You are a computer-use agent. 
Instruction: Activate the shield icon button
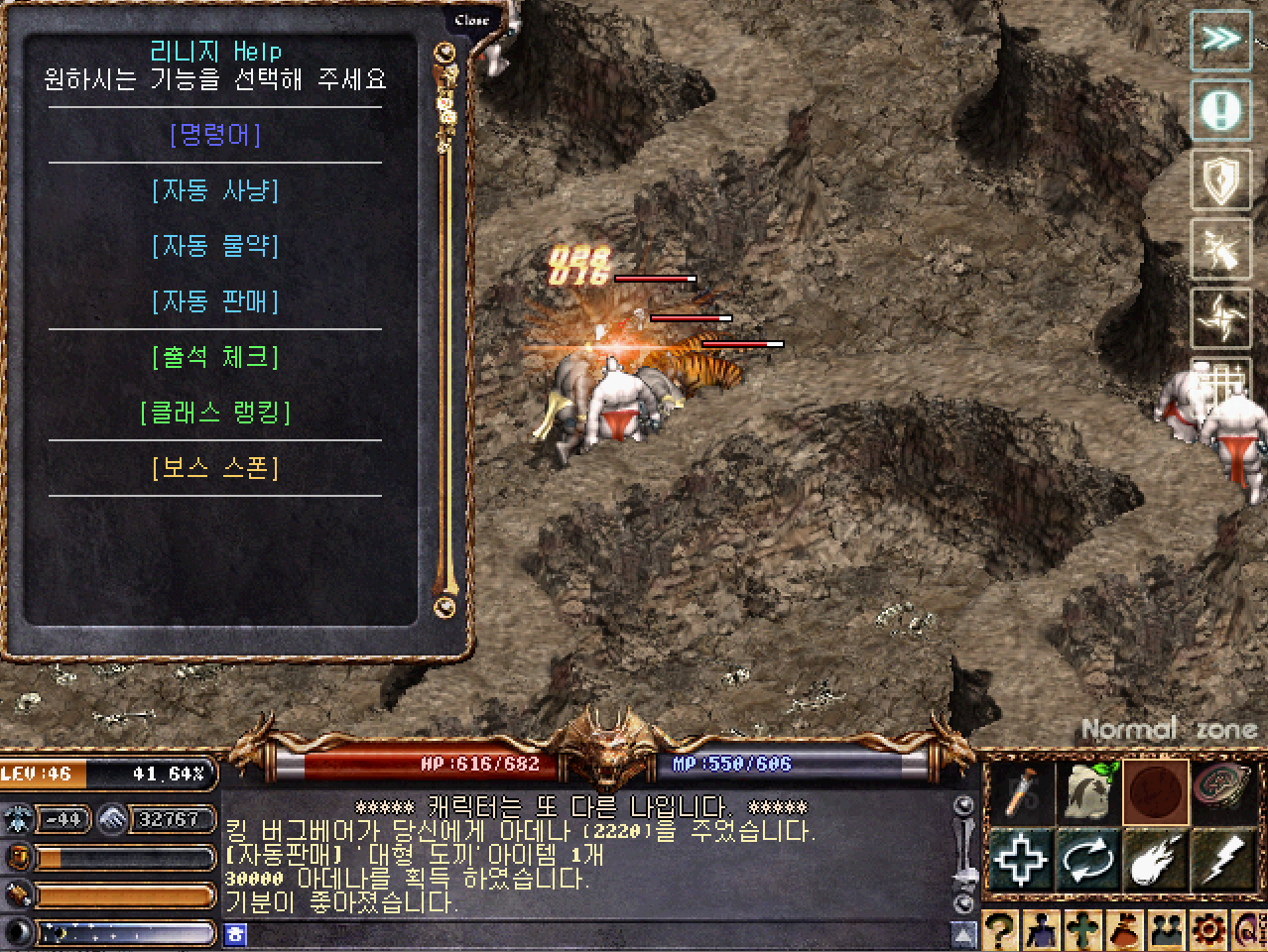tap(1220, 180)
